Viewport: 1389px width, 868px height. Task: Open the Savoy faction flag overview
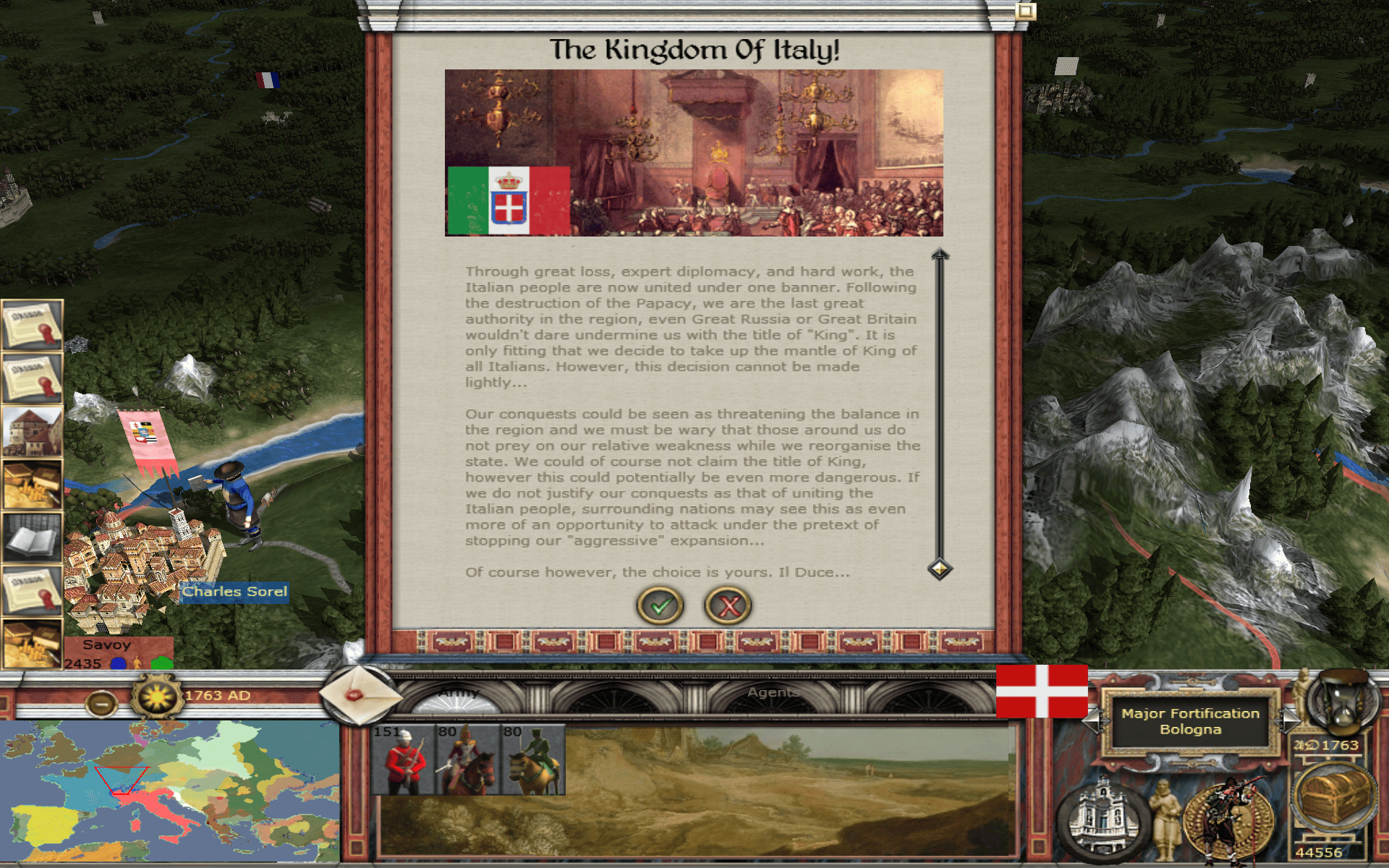[1042, 692]
